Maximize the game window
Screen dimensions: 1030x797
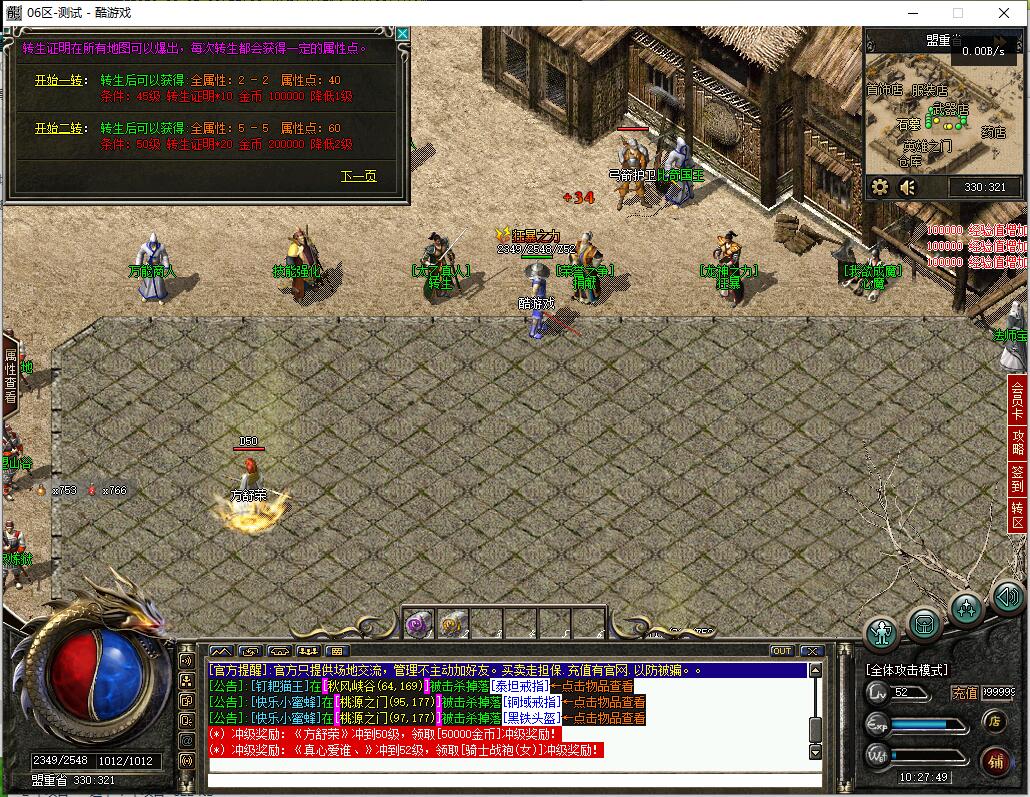click(957, 13)
